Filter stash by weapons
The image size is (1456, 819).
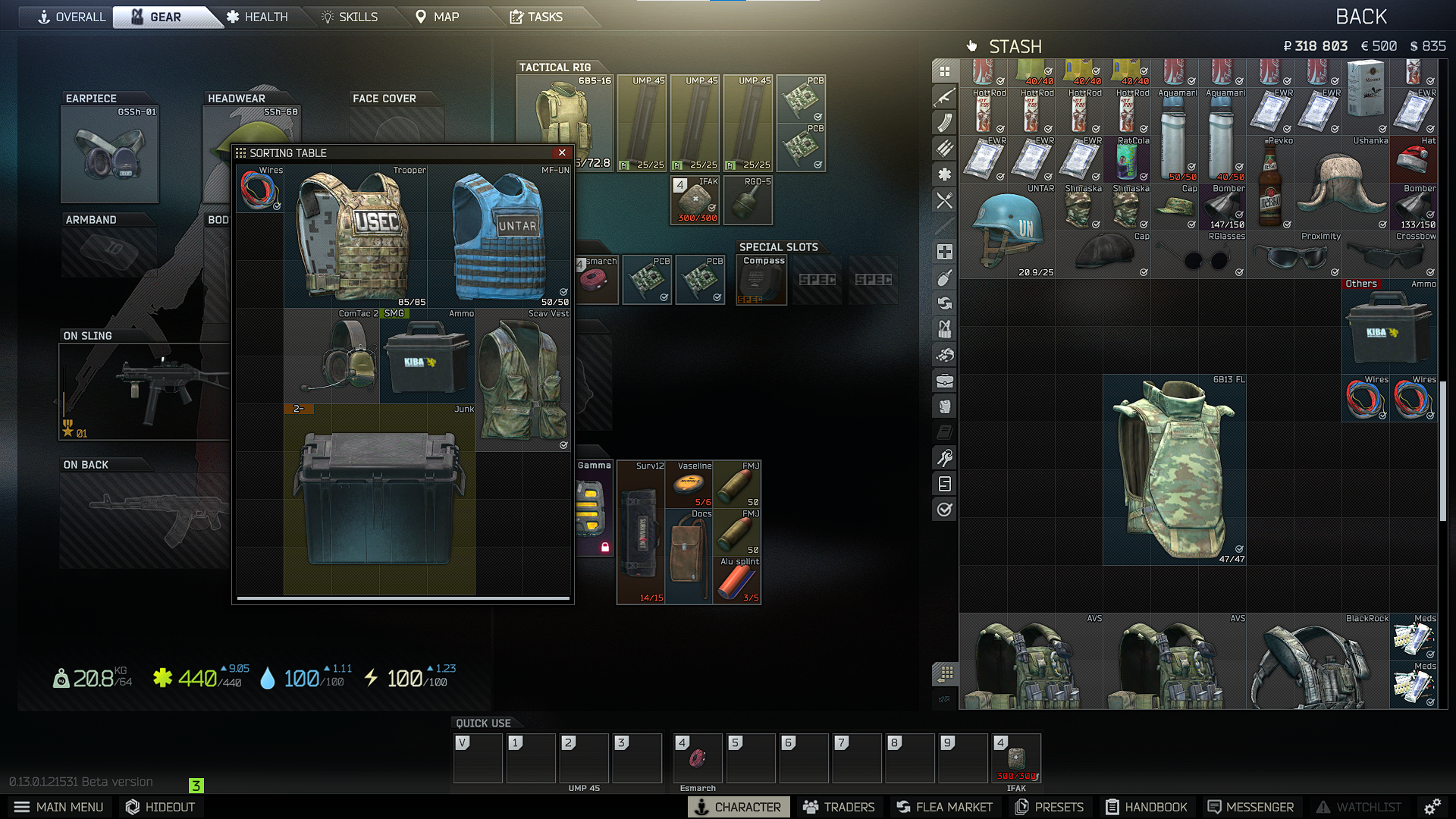(x=944, y=96)
